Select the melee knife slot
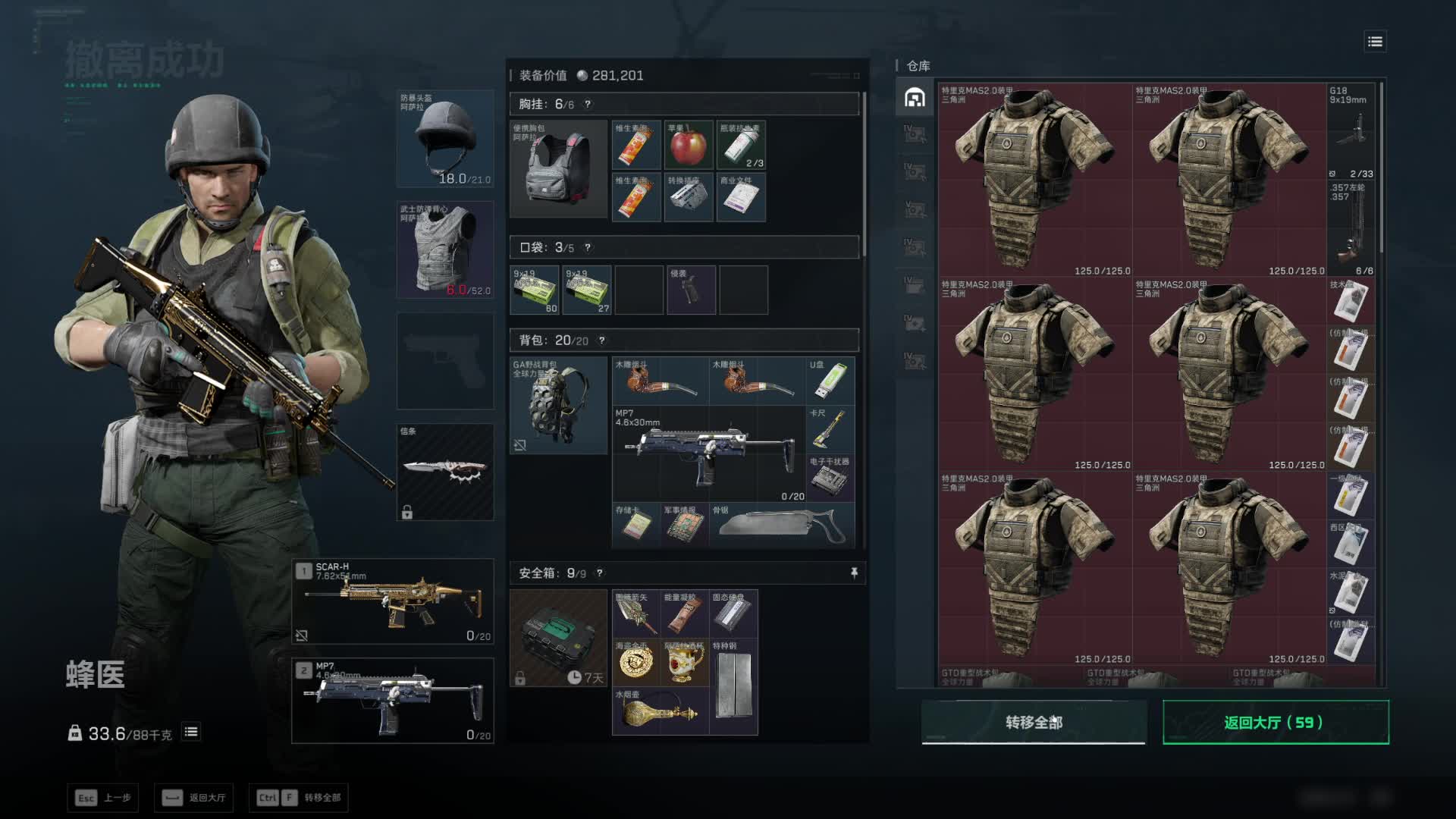Screen dimensions: 1456x819 [445, 472]
